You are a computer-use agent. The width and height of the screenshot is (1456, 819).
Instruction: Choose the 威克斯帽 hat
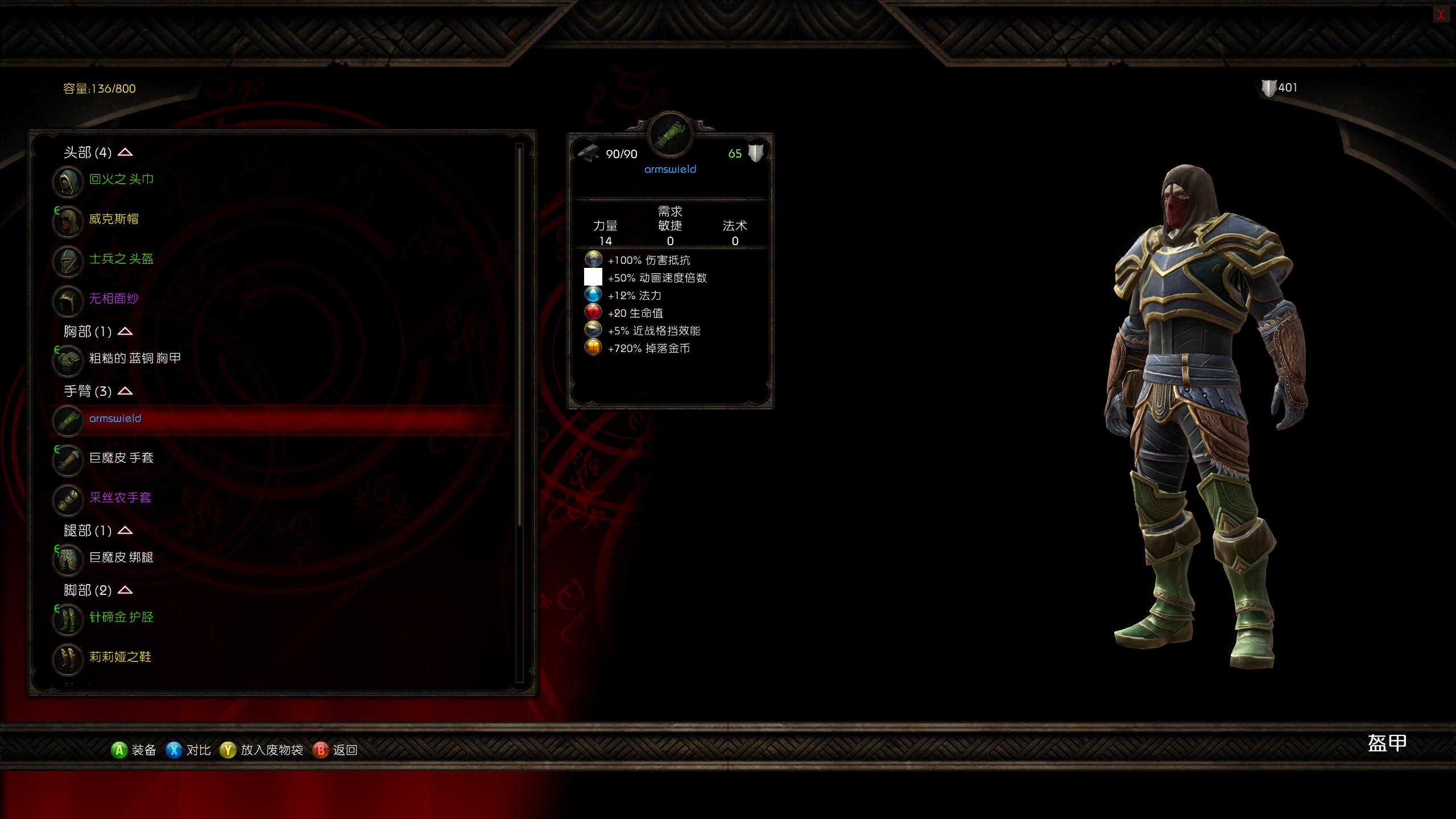point(114,220)
